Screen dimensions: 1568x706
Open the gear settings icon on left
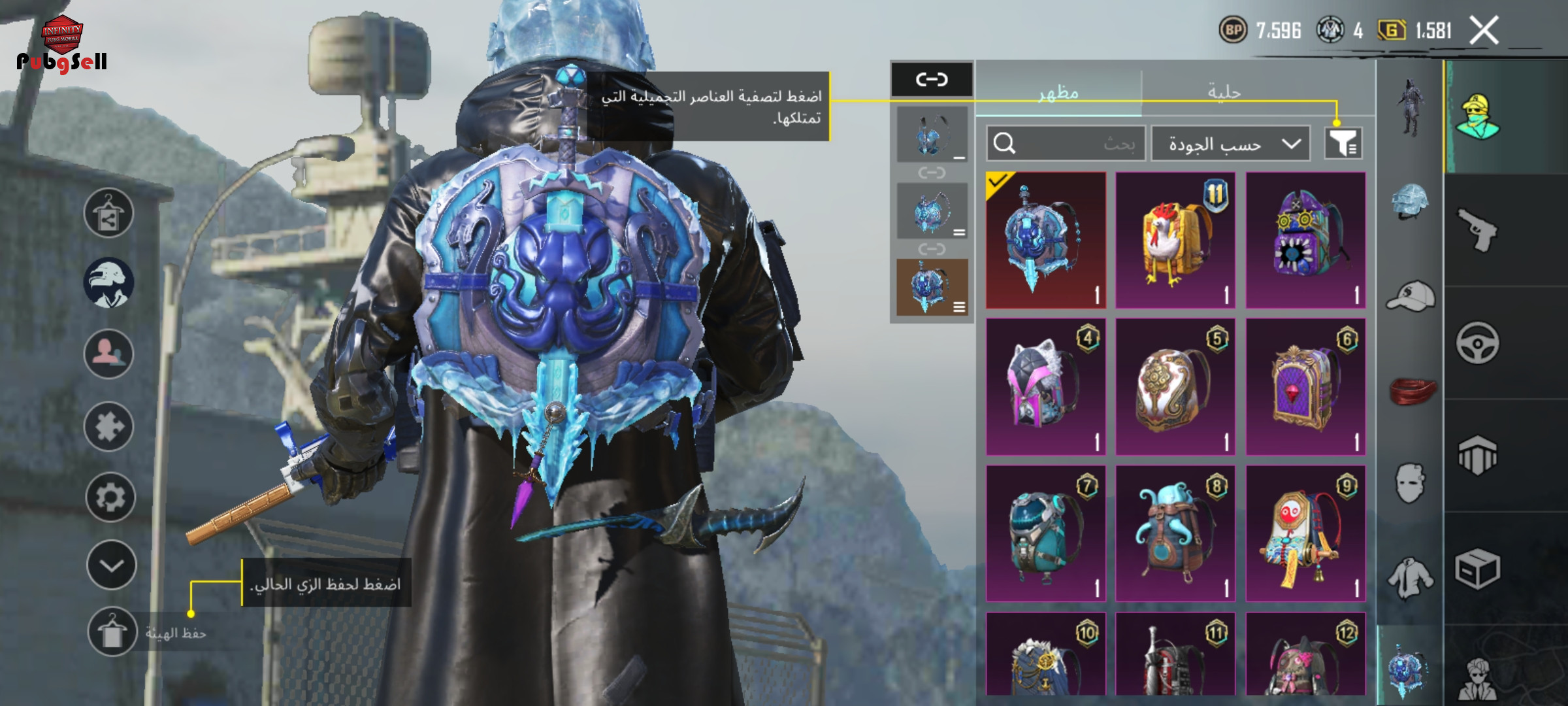point(110,498)
